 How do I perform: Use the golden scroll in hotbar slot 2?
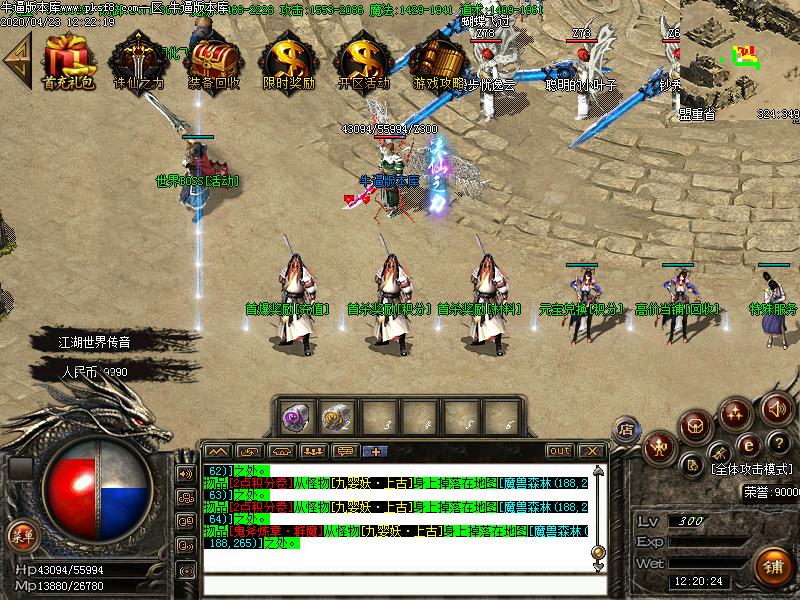click(x=334, y=414)
